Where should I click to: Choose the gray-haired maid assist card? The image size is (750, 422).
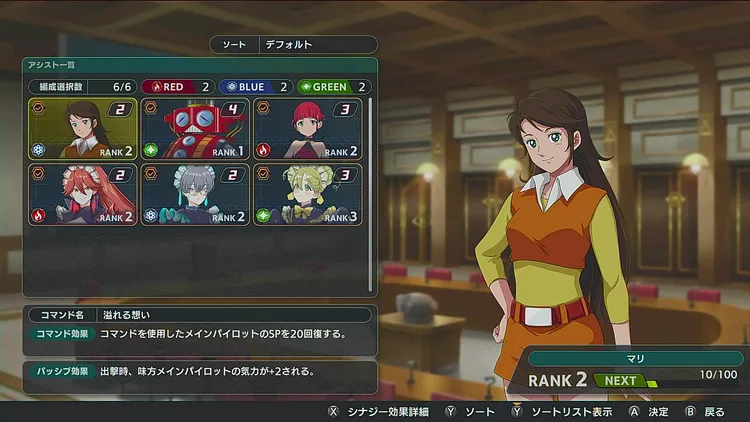click(195, 195)
